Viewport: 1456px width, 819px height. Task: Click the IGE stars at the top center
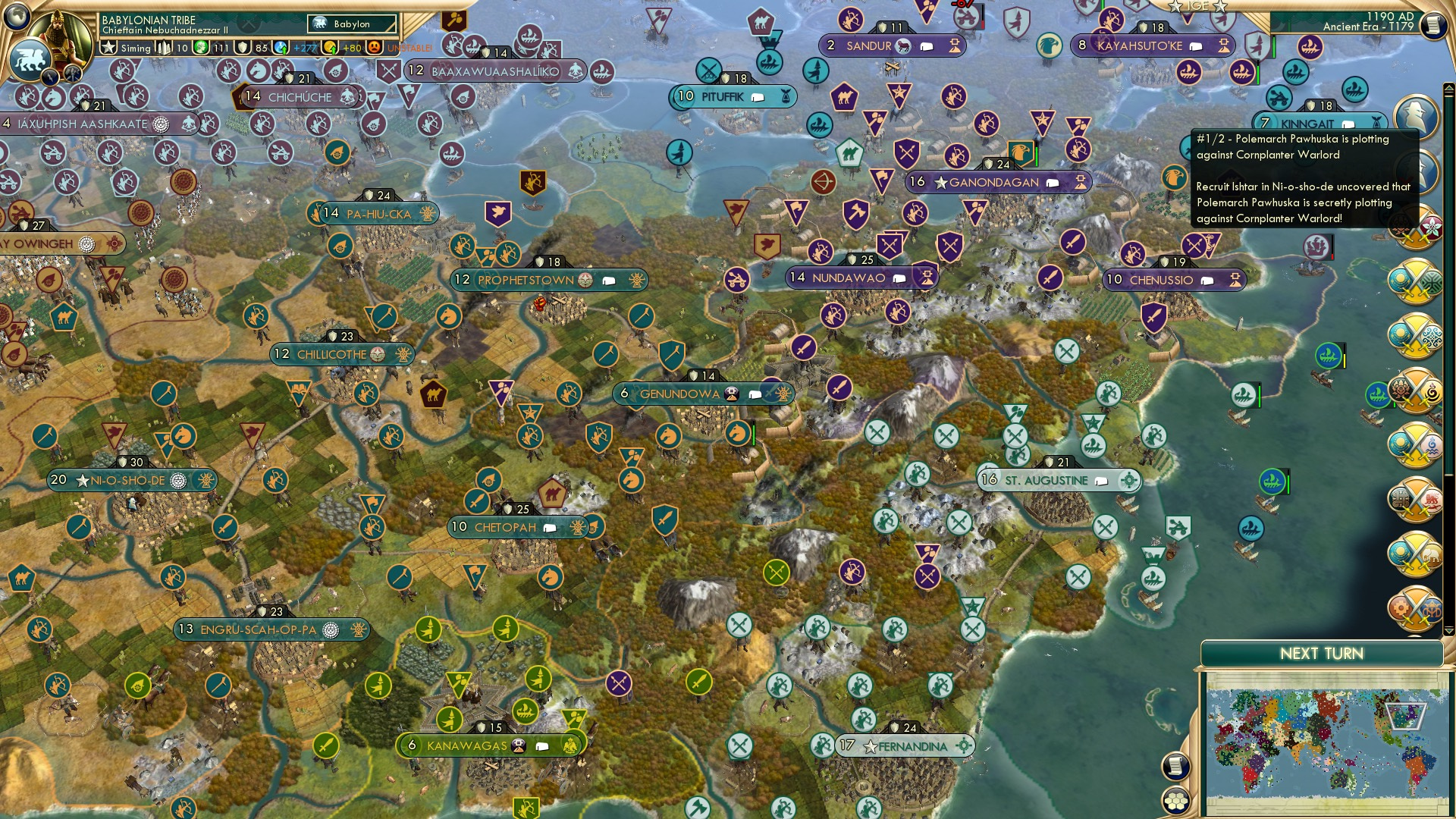pyautogui.click(x=1198, y=6)
